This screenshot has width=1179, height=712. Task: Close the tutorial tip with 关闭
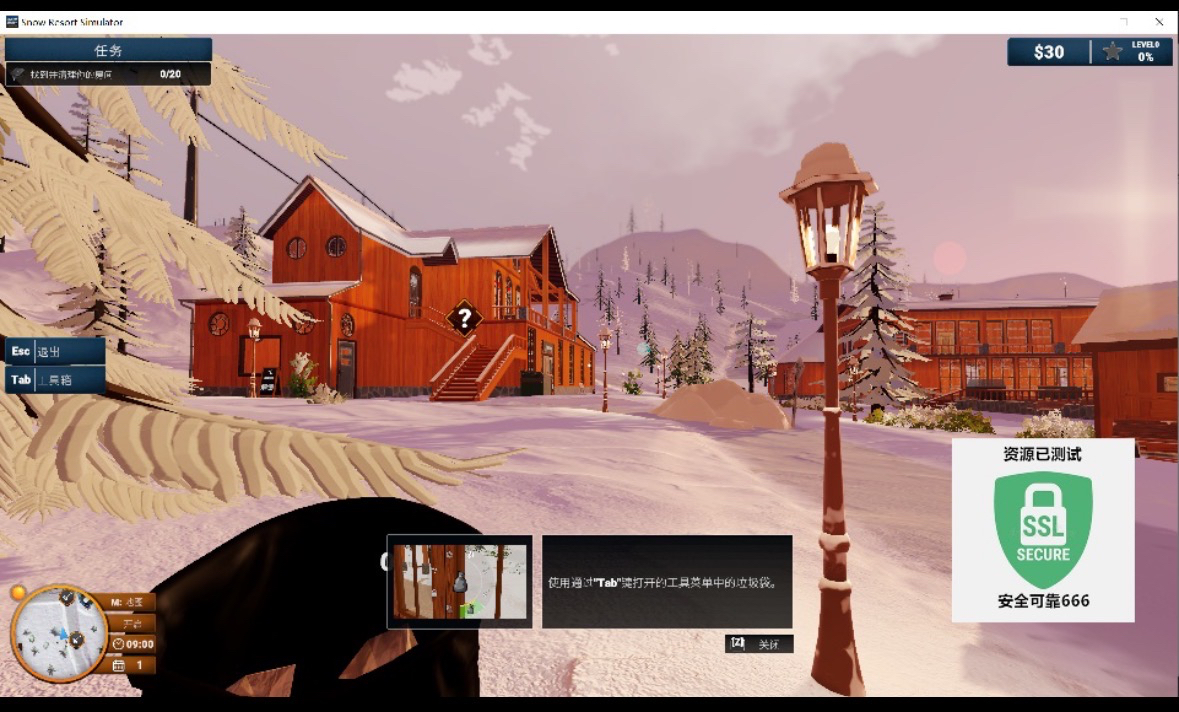(x=759, y=644)
